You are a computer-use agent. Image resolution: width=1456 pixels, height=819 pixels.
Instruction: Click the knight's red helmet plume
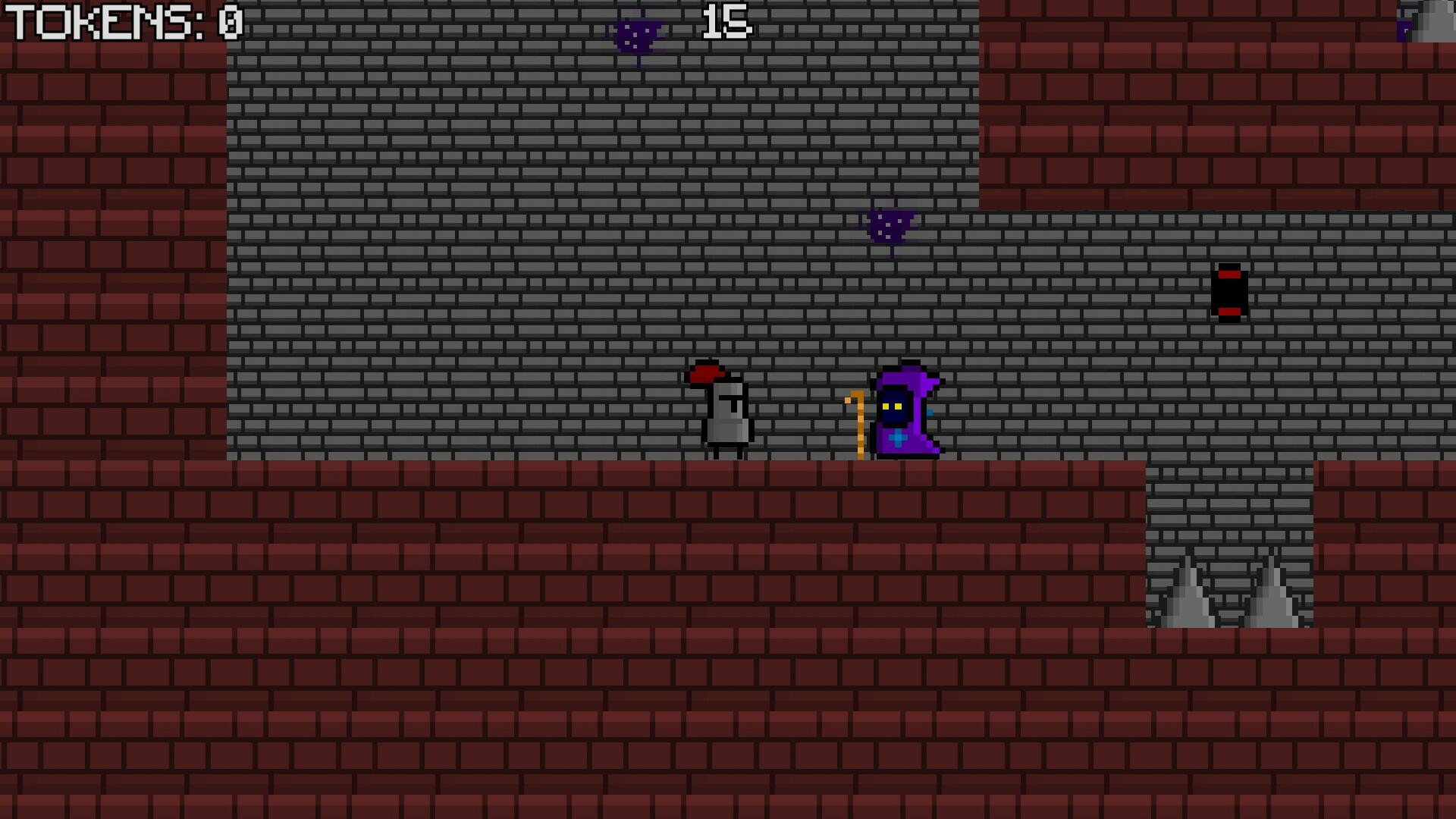click(705, 373)
